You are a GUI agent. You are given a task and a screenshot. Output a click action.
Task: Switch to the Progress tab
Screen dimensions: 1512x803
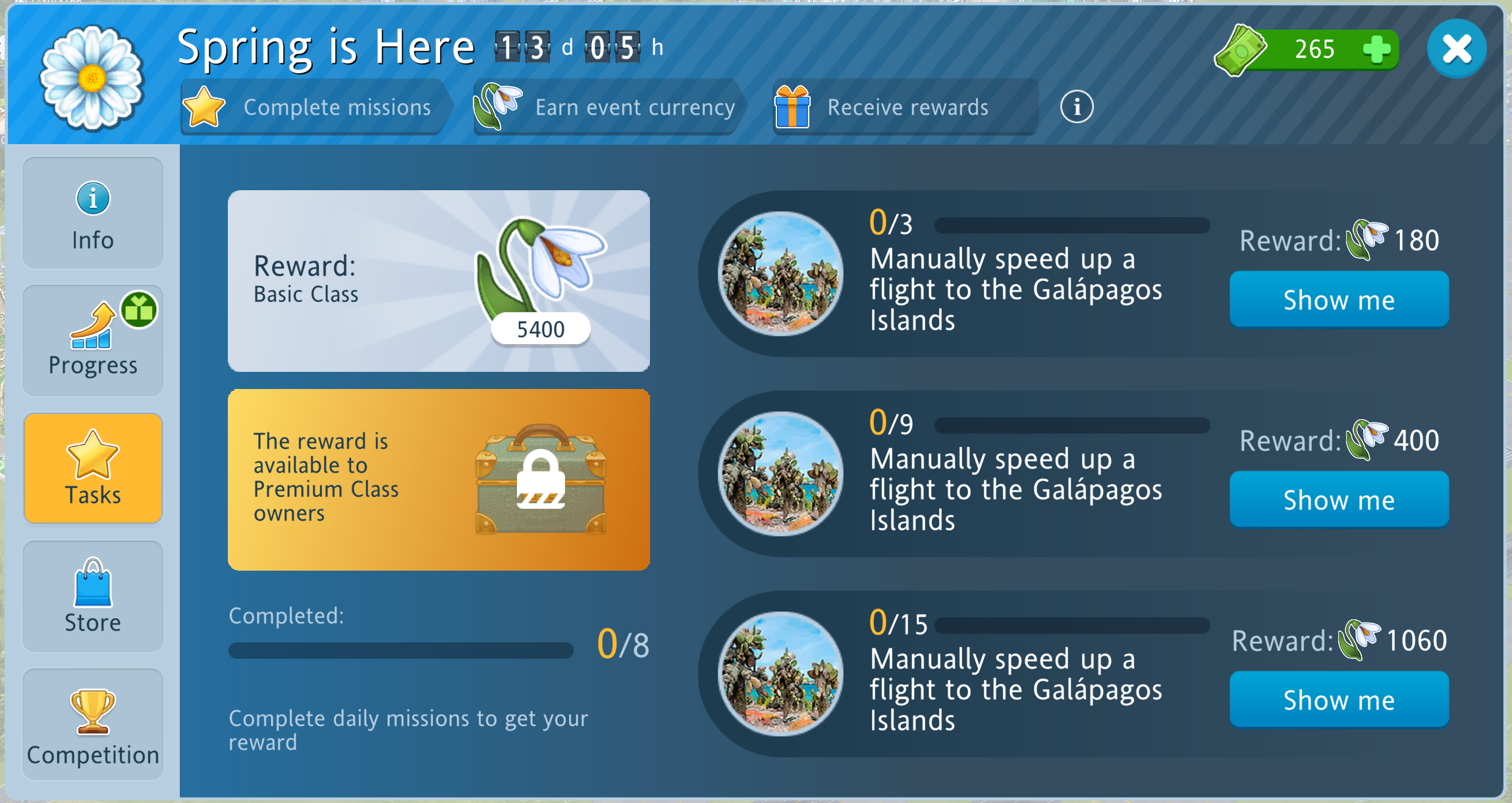pyautogui.click(x=93, y=340)
